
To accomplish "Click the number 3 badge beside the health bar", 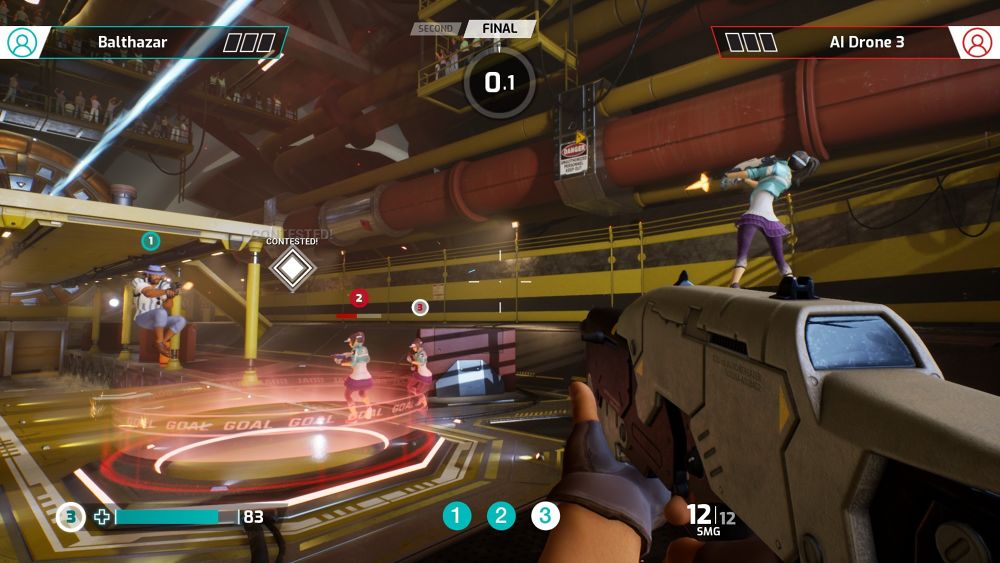I will coord(70,517).
